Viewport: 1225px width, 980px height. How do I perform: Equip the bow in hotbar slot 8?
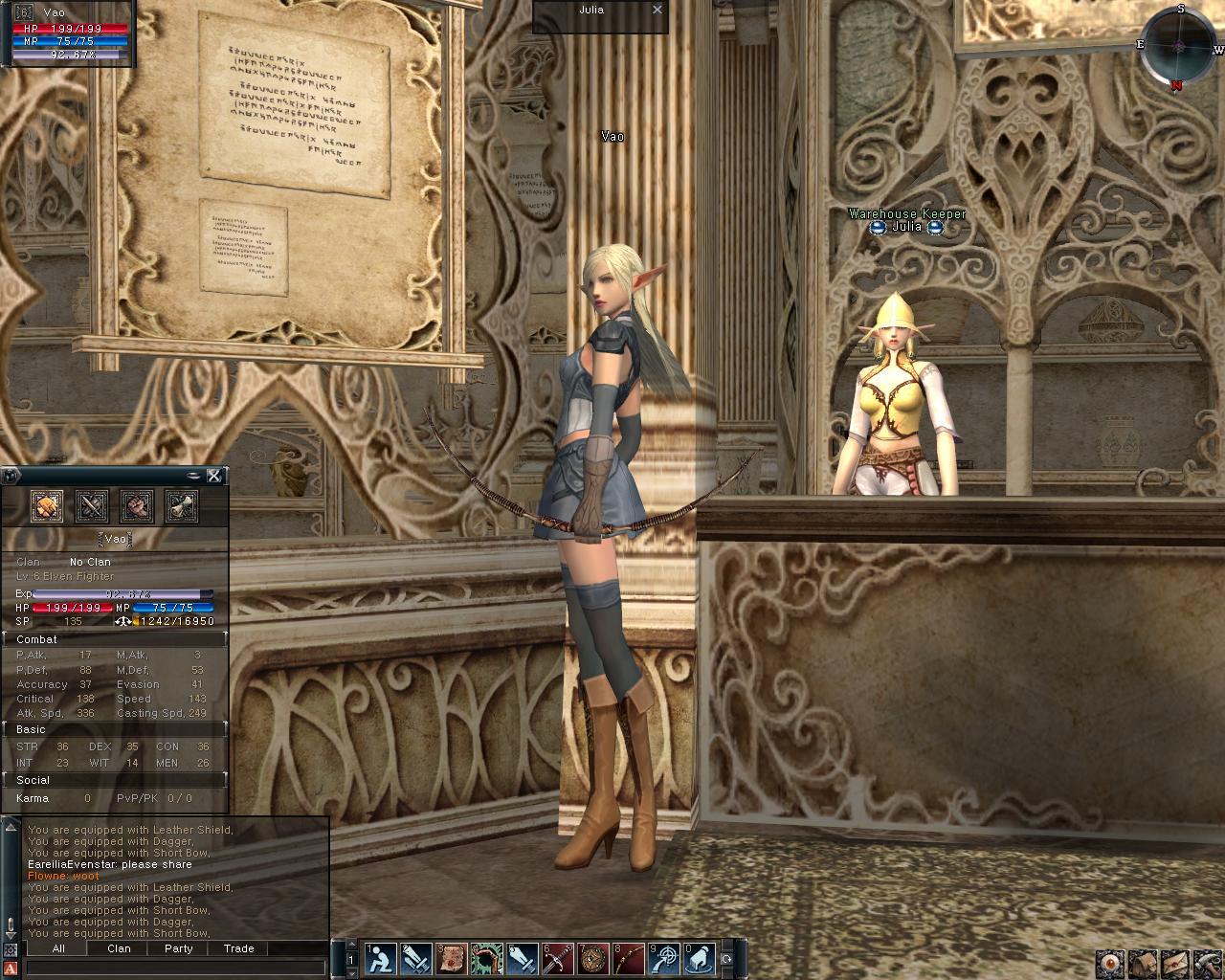click(x=628, y=958)
